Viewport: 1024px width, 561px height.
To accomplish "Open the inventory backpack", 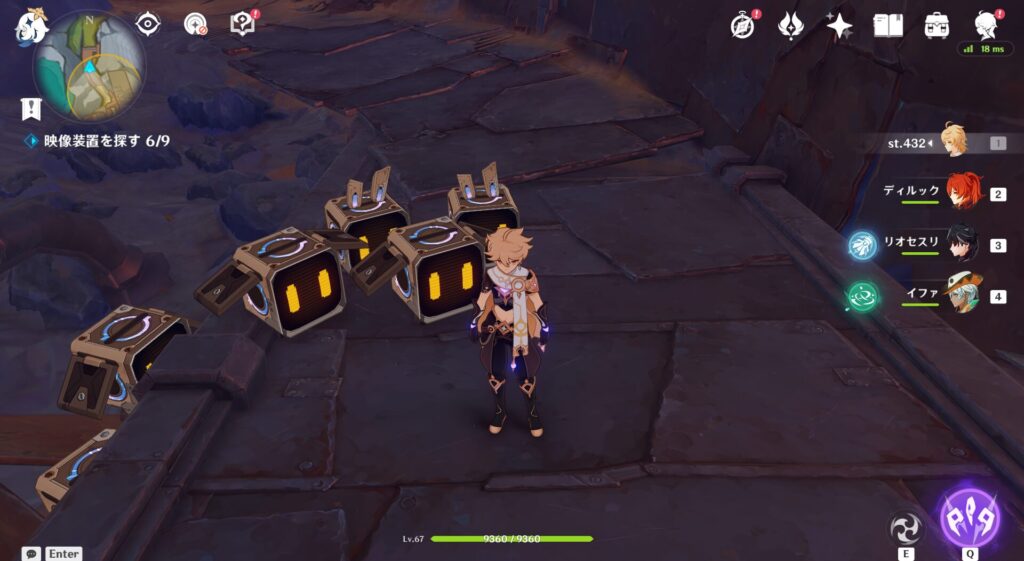I will click(x=937, y=25).
